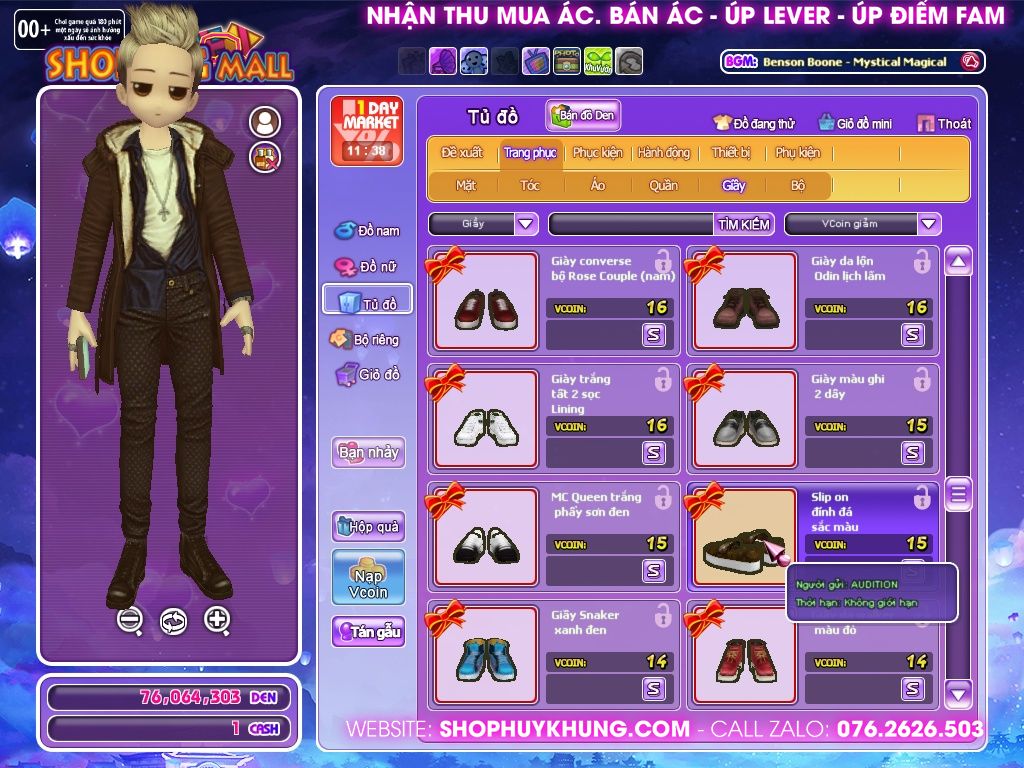Exit the shop with Thoát
Image resolution: width=1024 pixels, height=768 pixels.
(944, 124)
